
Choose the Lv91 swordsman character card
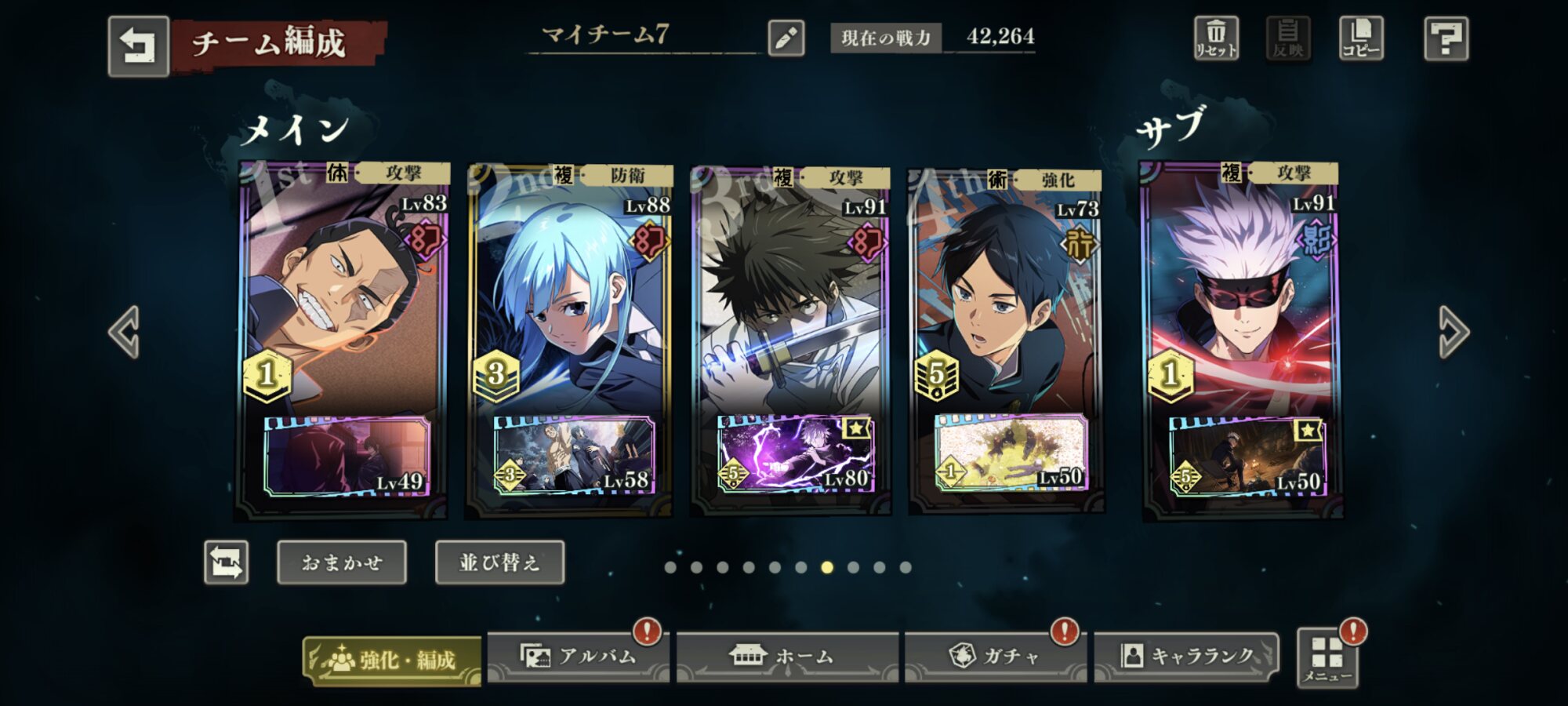[x=790, y=298]
